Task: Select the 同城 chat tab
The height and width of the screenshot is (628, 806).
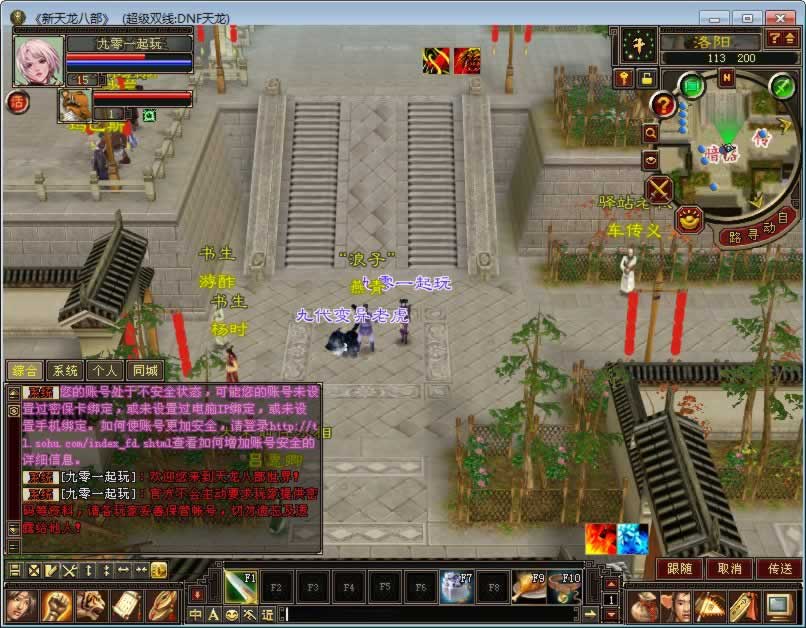Action: click(x=143, y=371)
